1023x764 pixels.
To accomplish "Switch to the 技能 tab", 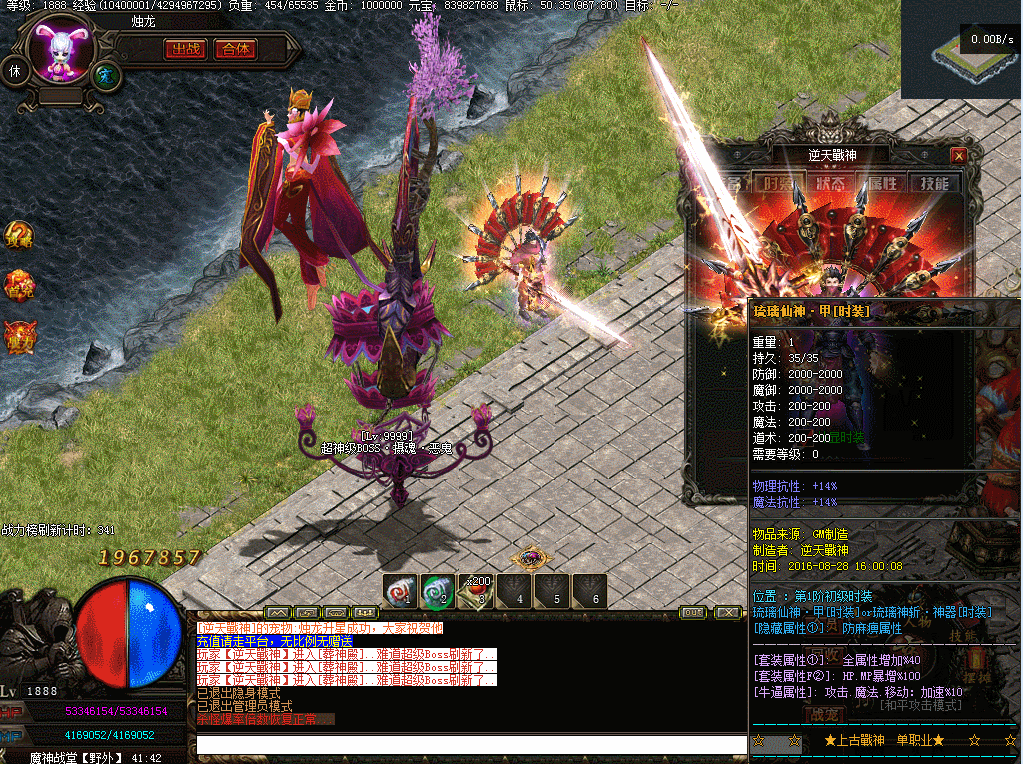I will (934, 183).
